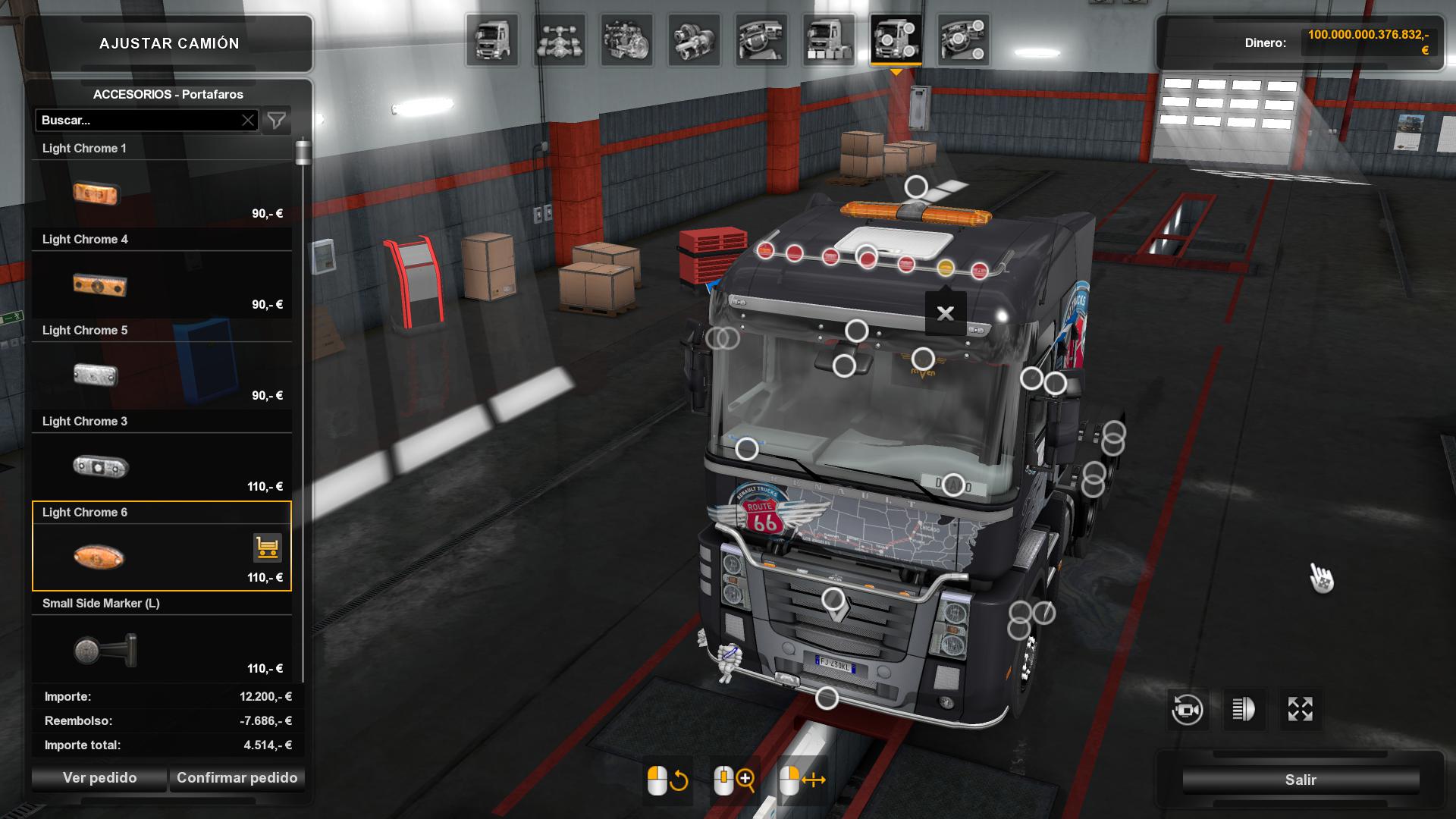Viewport: 1456px width, 819px height.
Task: Clear the search box with the X
Action: [x=248, y=121]
